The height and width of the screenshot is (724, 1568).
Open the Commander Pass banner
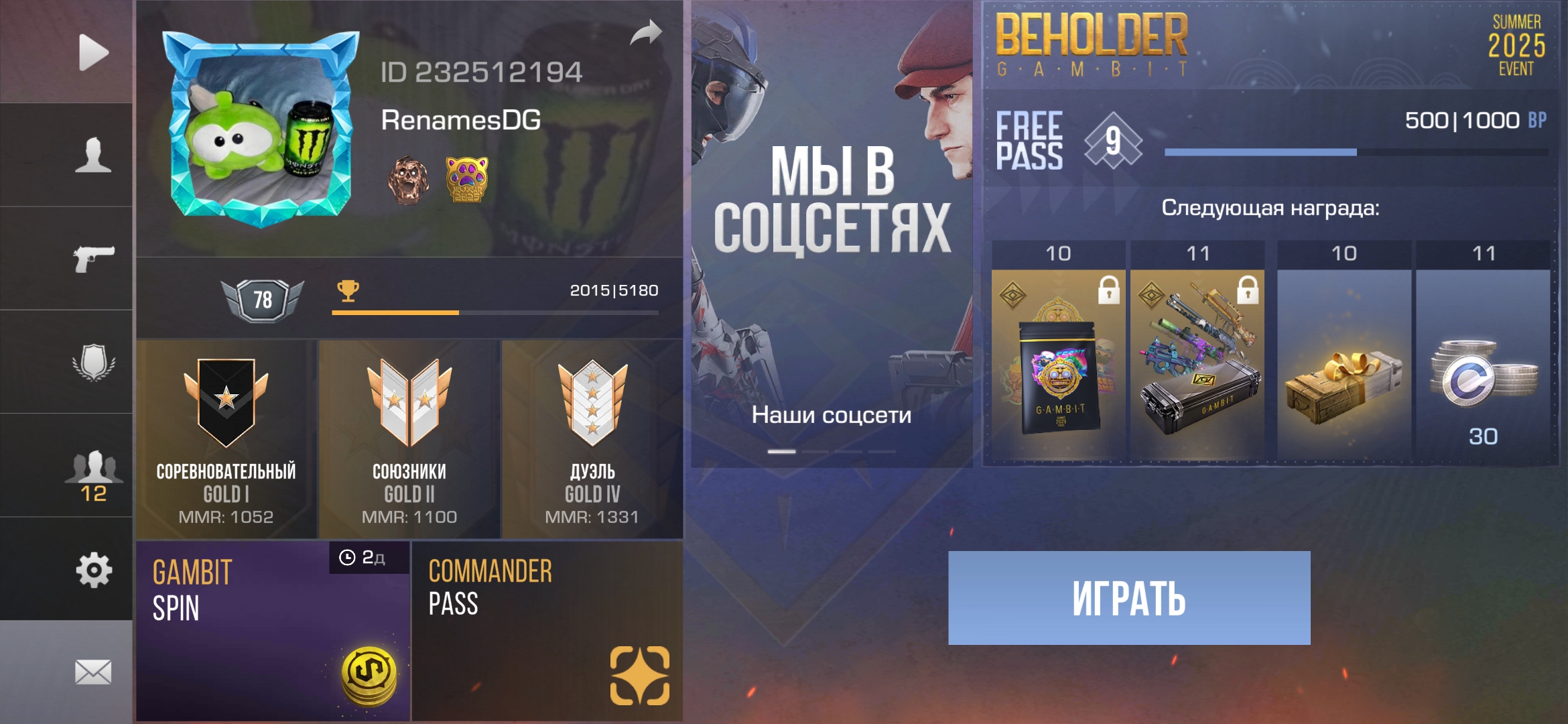pos(547,631)
